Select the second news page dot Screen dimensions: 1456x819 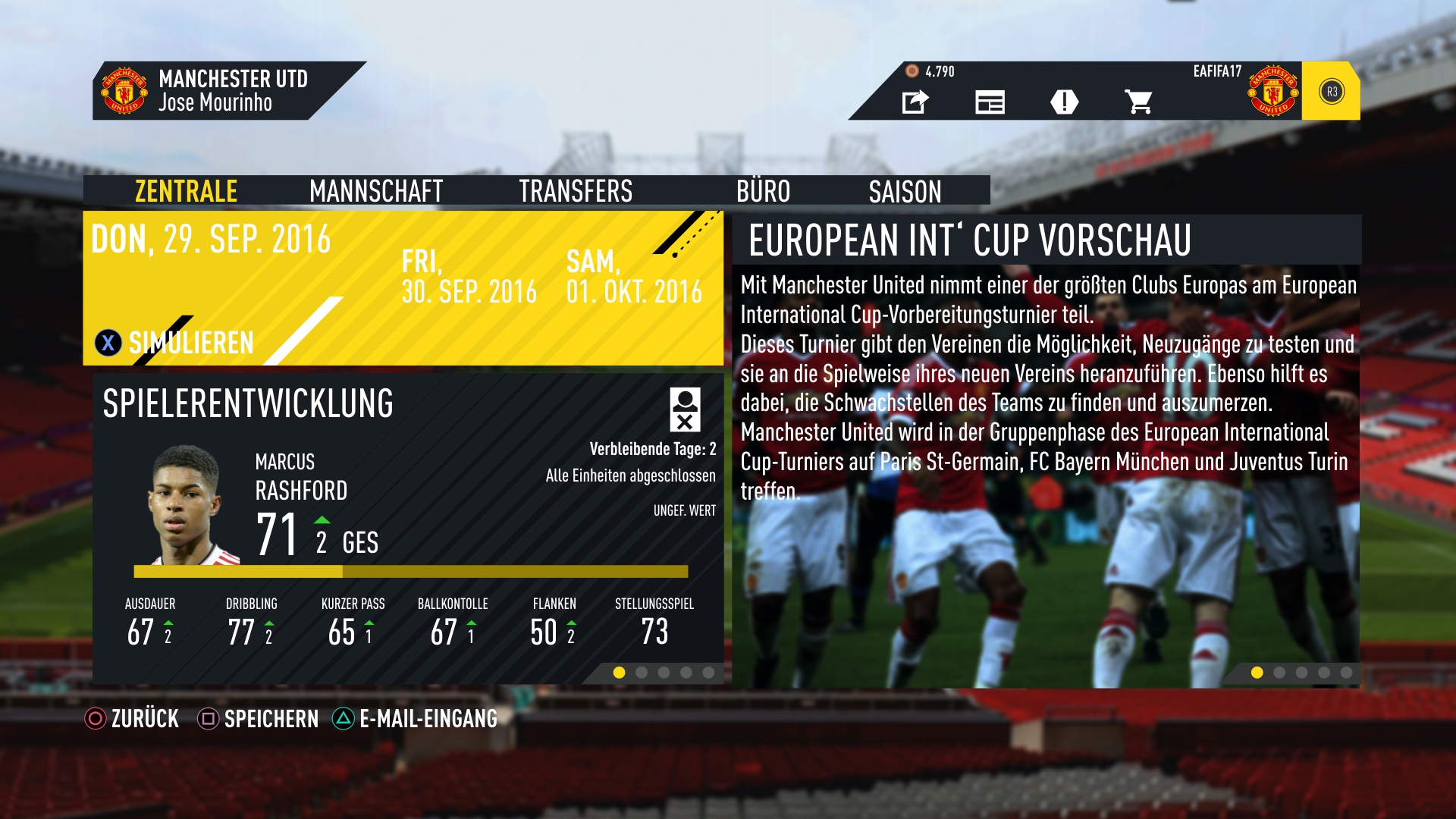click(1279, 673)
